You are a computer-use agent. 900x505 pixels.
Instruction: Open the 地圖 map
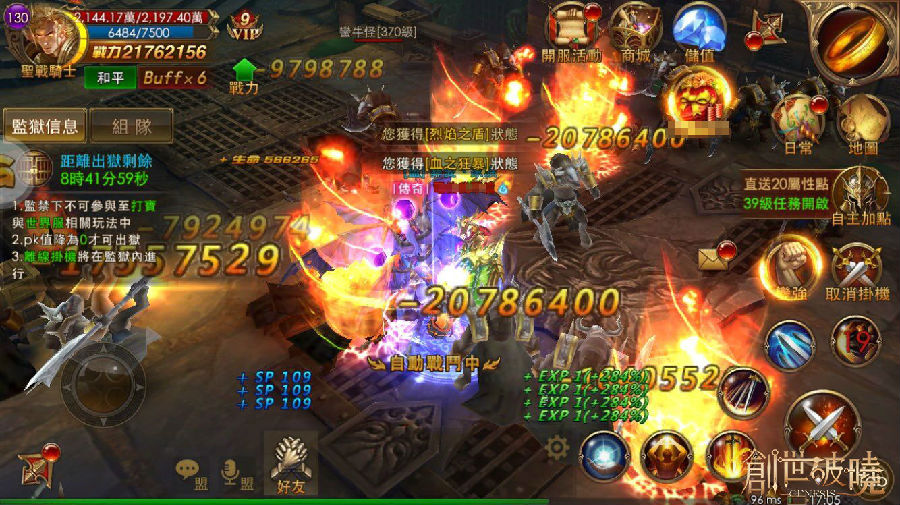pos(860,122)
